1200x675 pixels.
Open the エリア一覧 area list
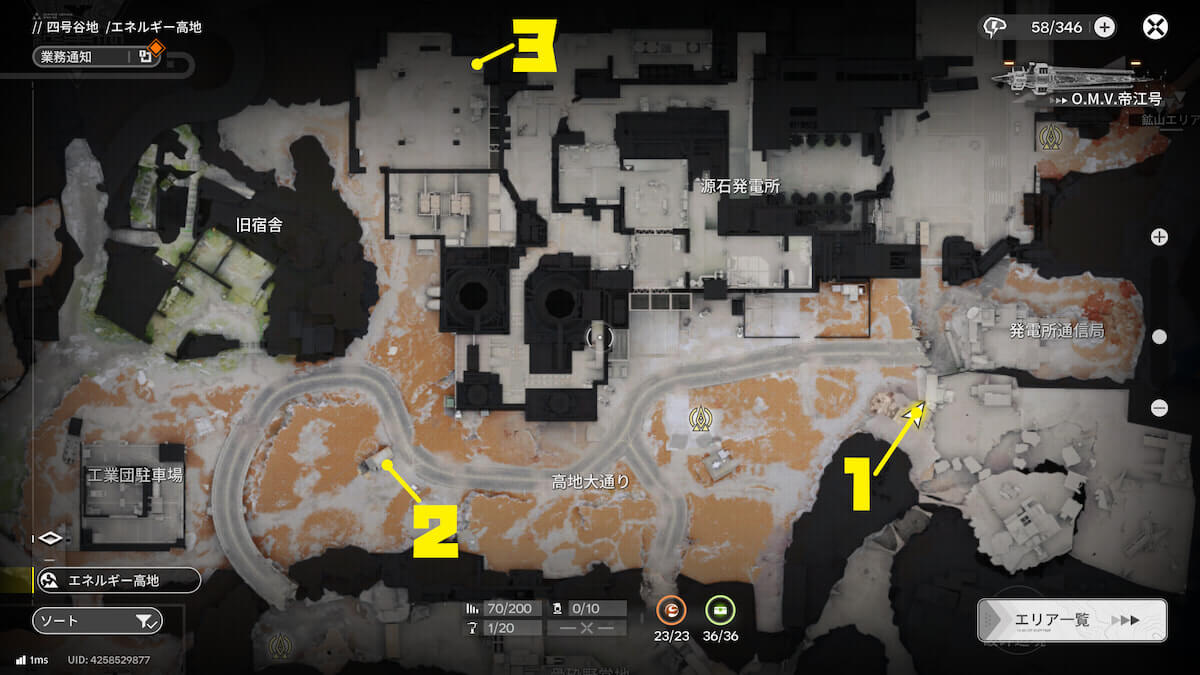click(x=1072, y=620)
